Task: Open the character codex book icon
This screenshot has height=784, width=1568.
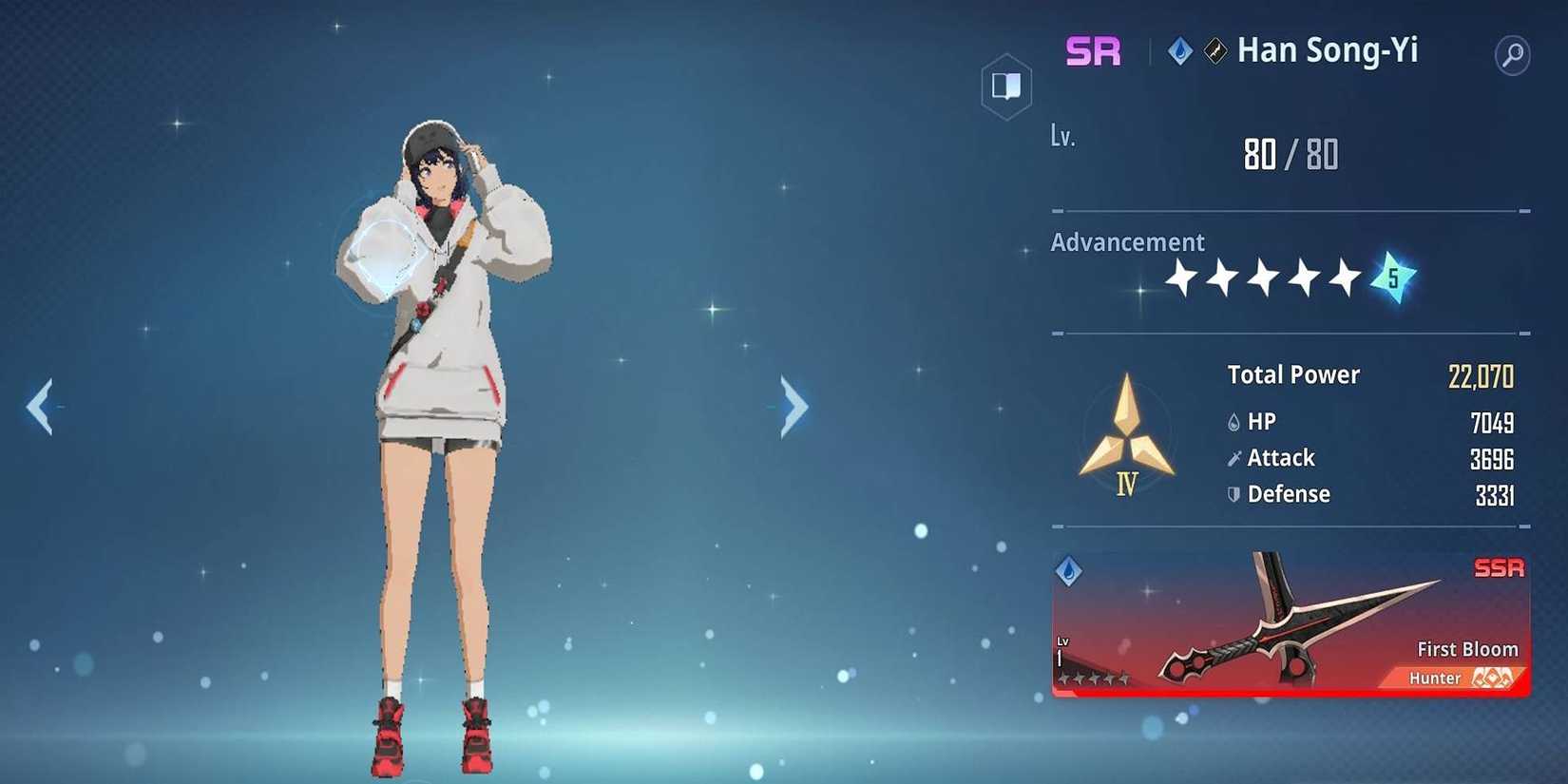Action: 1004,85
